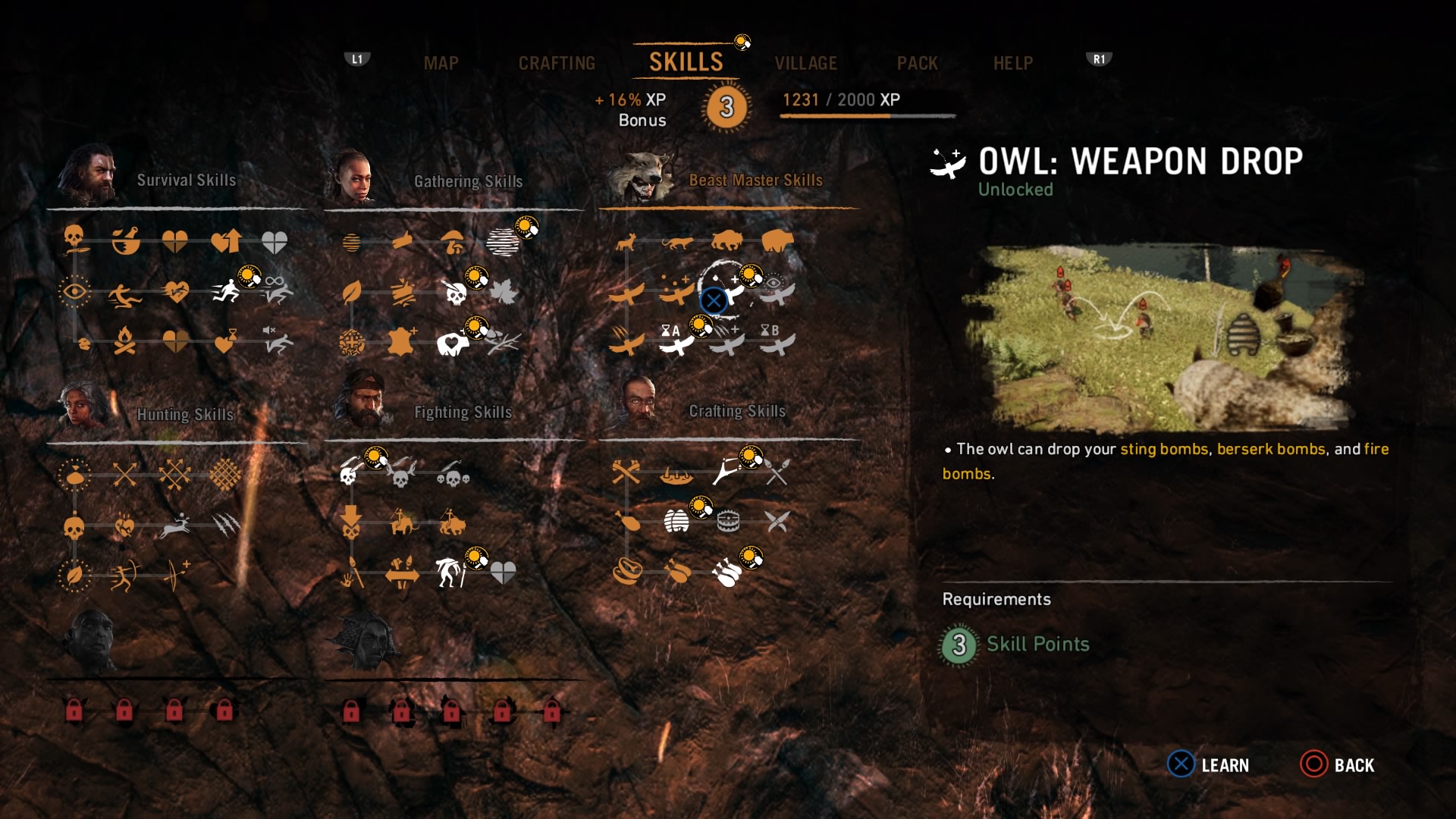Select the mushroom gathering skill

coord(453,243)
